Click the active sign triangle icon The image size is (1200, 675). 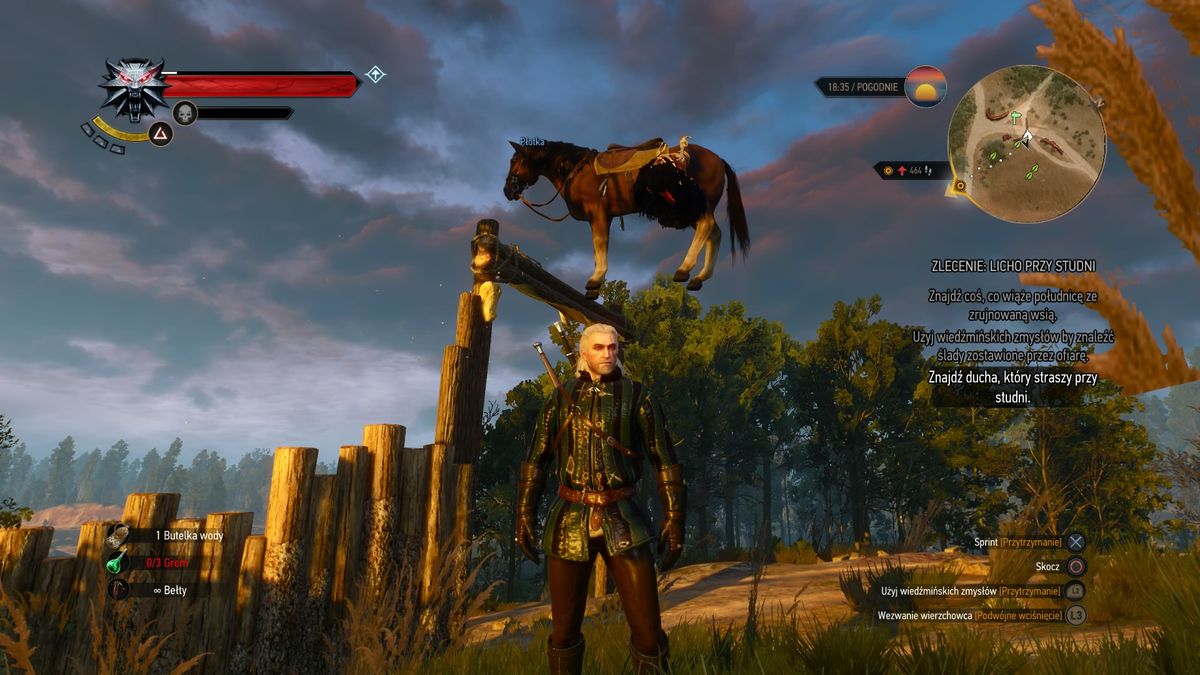pos(161,133)
